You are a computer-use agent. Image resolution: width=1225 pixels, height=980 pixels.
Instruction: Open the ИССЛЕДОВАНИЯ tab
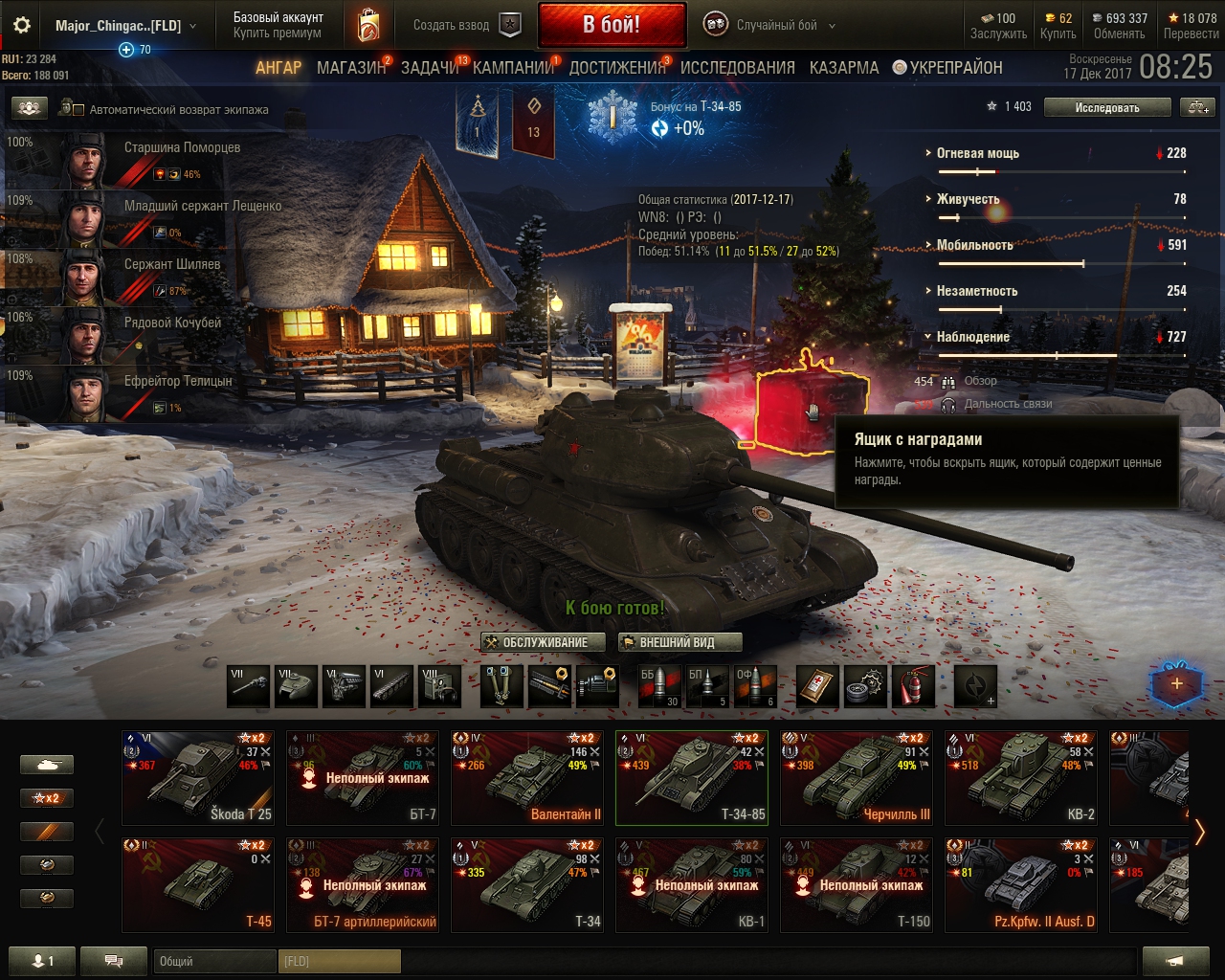pyautogui.click(x=737, y=68)
